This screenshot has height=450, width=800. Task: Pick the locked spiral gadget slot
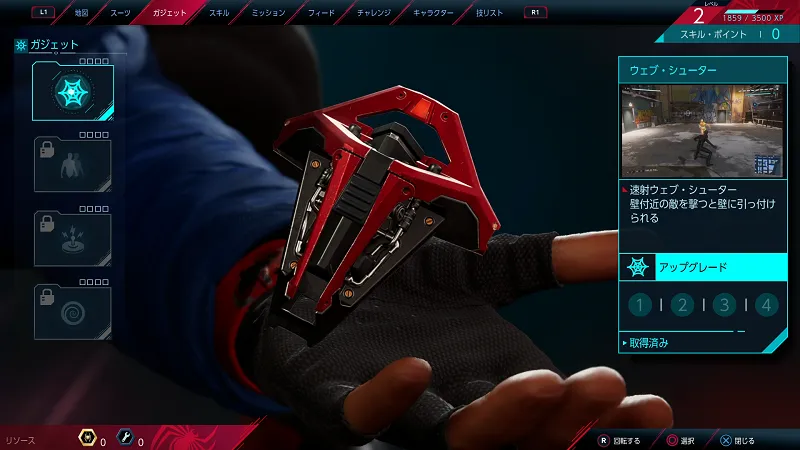pos(73,312)
